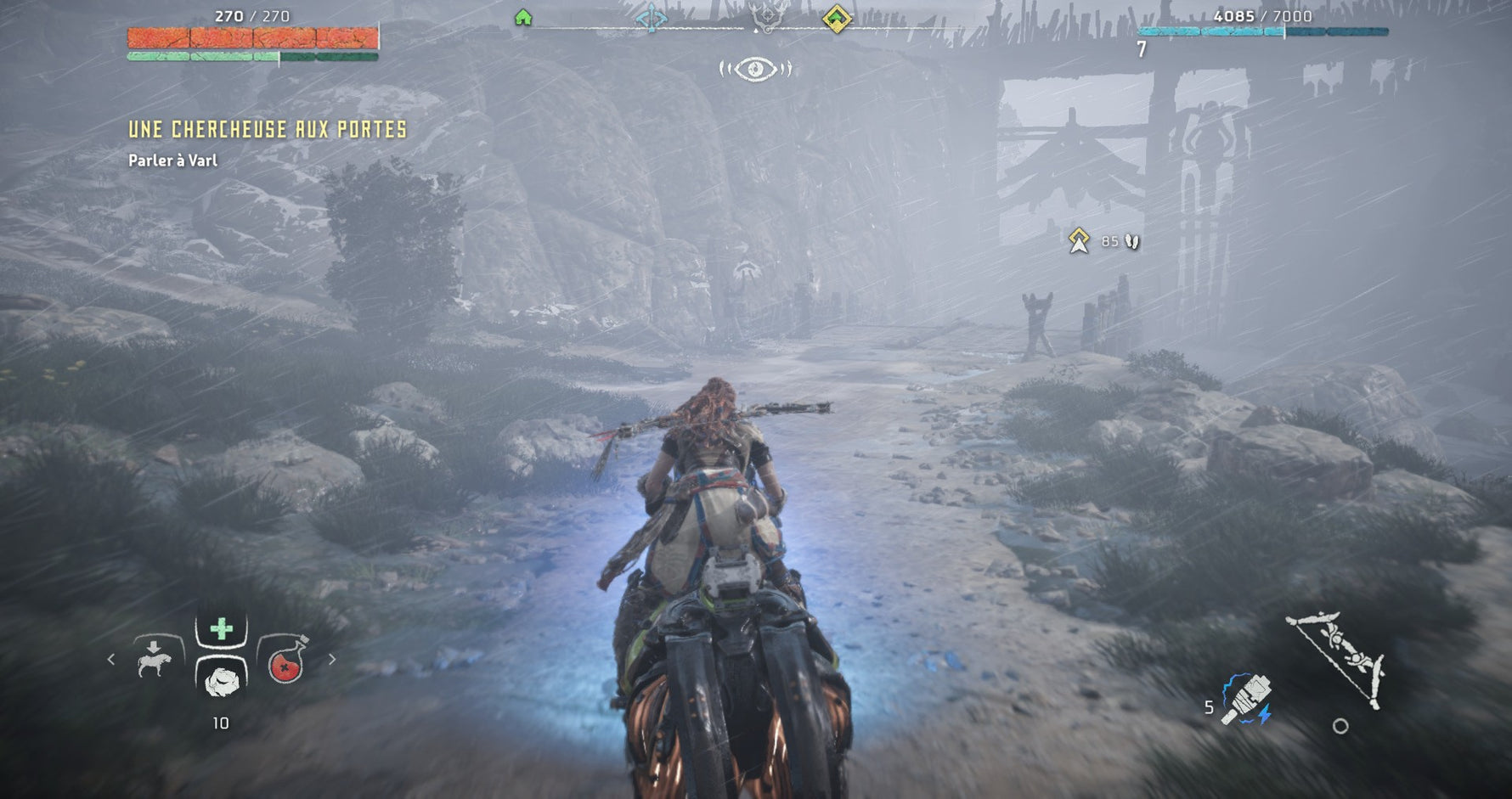The height and width of the screenshot is (799, 1512).
Task: Click the quest waypoint marker showing 85
Action: pos(1079,241)
